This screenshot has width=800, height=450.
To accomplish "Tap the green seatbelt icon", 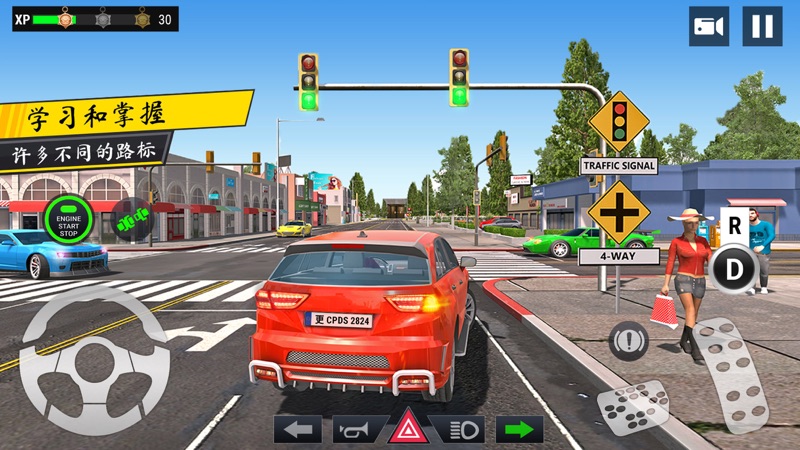I will click(131, 218).
